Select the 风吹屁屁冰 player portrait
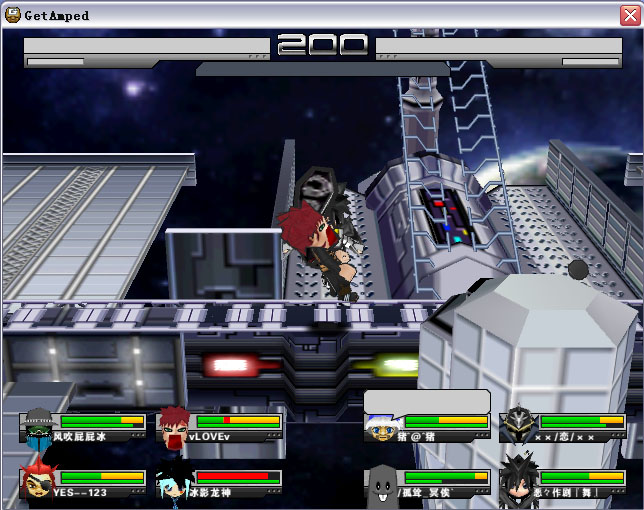Screen dimensions: 644x510 pos(37,426)
